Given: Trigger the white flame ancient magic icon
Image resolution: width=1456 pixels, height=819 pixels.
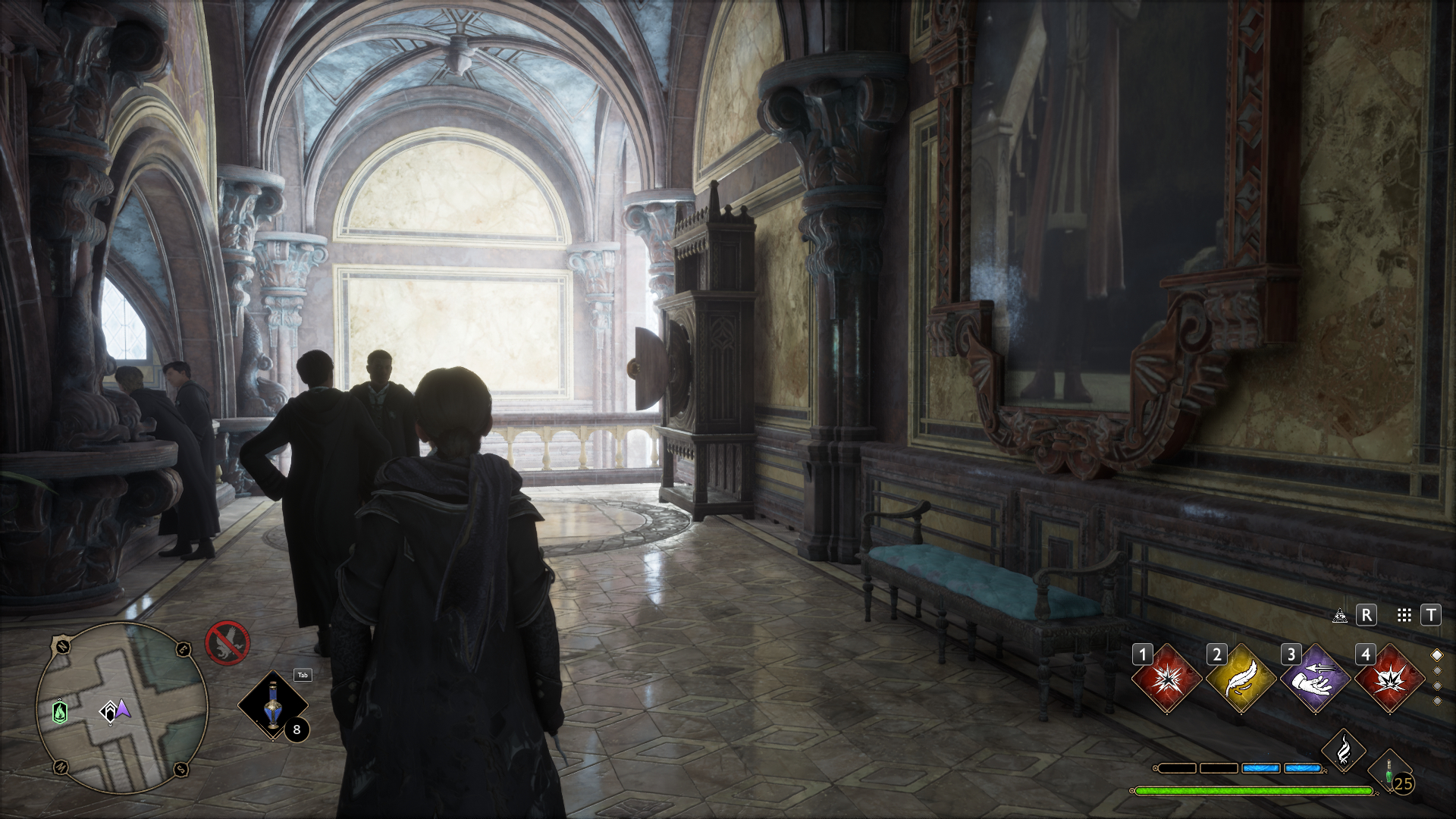Looking at the screenshot, I should pos(1344,751).
